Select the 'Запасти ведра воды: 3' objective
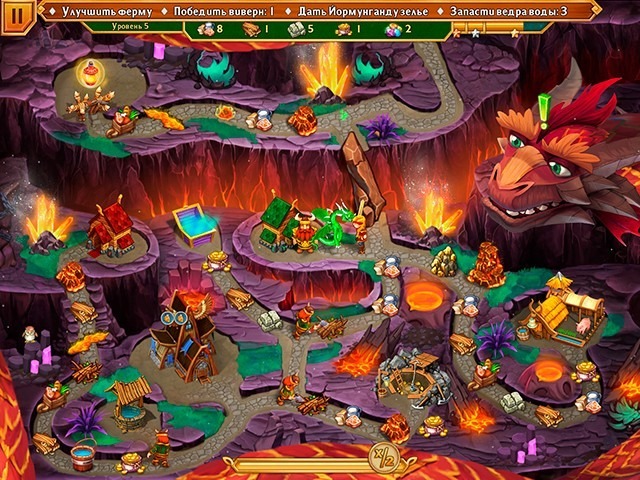 click(x=509, y=12)
